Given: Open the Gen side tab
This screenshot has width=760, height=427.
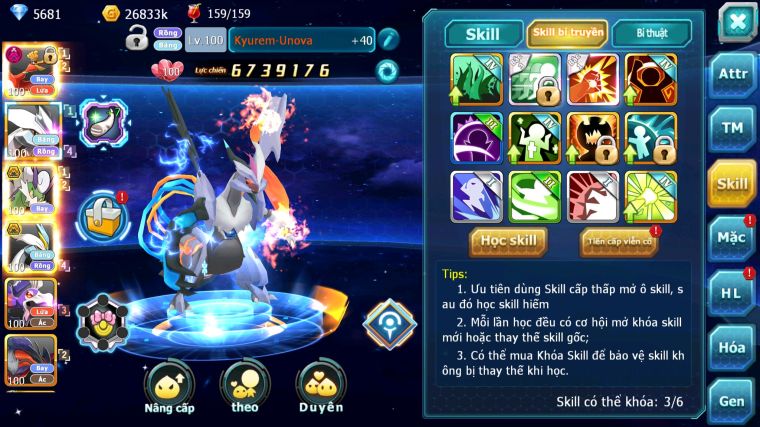Looking at the screenshot, I should coord(732,401).
